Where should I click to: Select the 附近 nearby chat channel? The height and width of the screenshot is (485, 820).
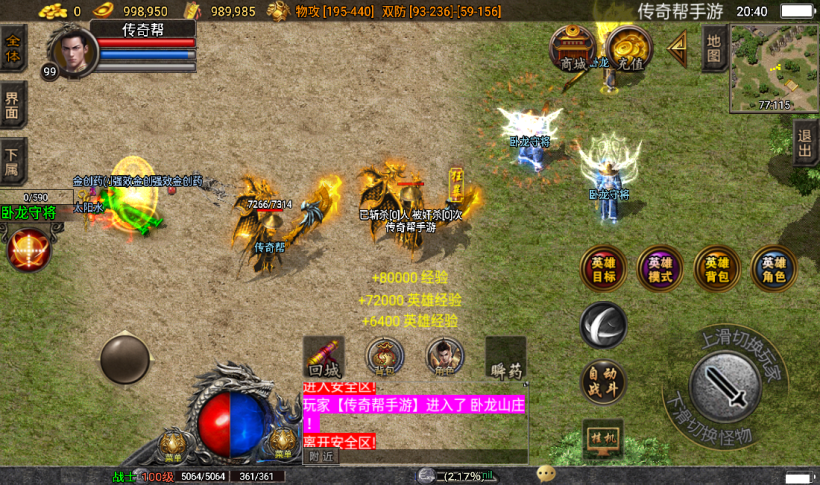click(x=322, y=456)
